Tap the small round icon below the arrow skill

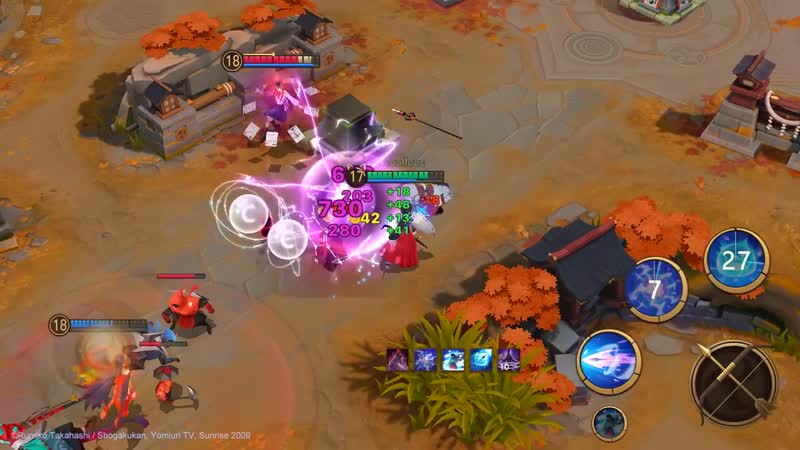coord(608,424)
